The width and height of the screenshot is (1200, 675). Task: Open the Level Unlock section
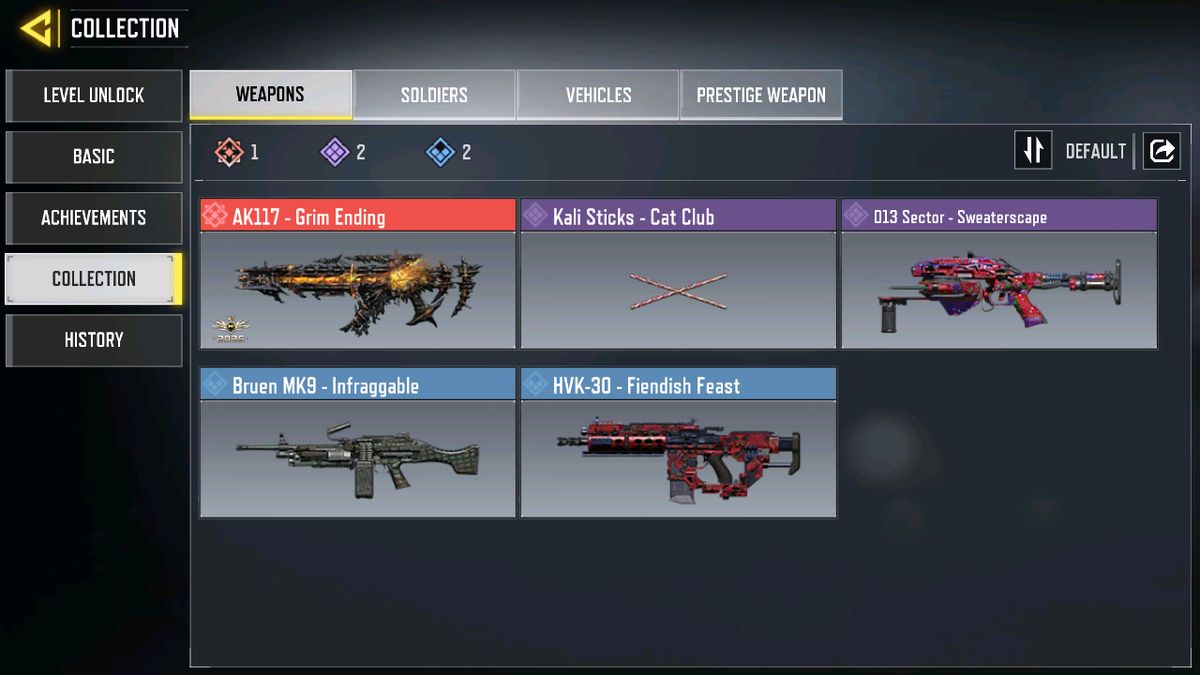pos(94,96)
